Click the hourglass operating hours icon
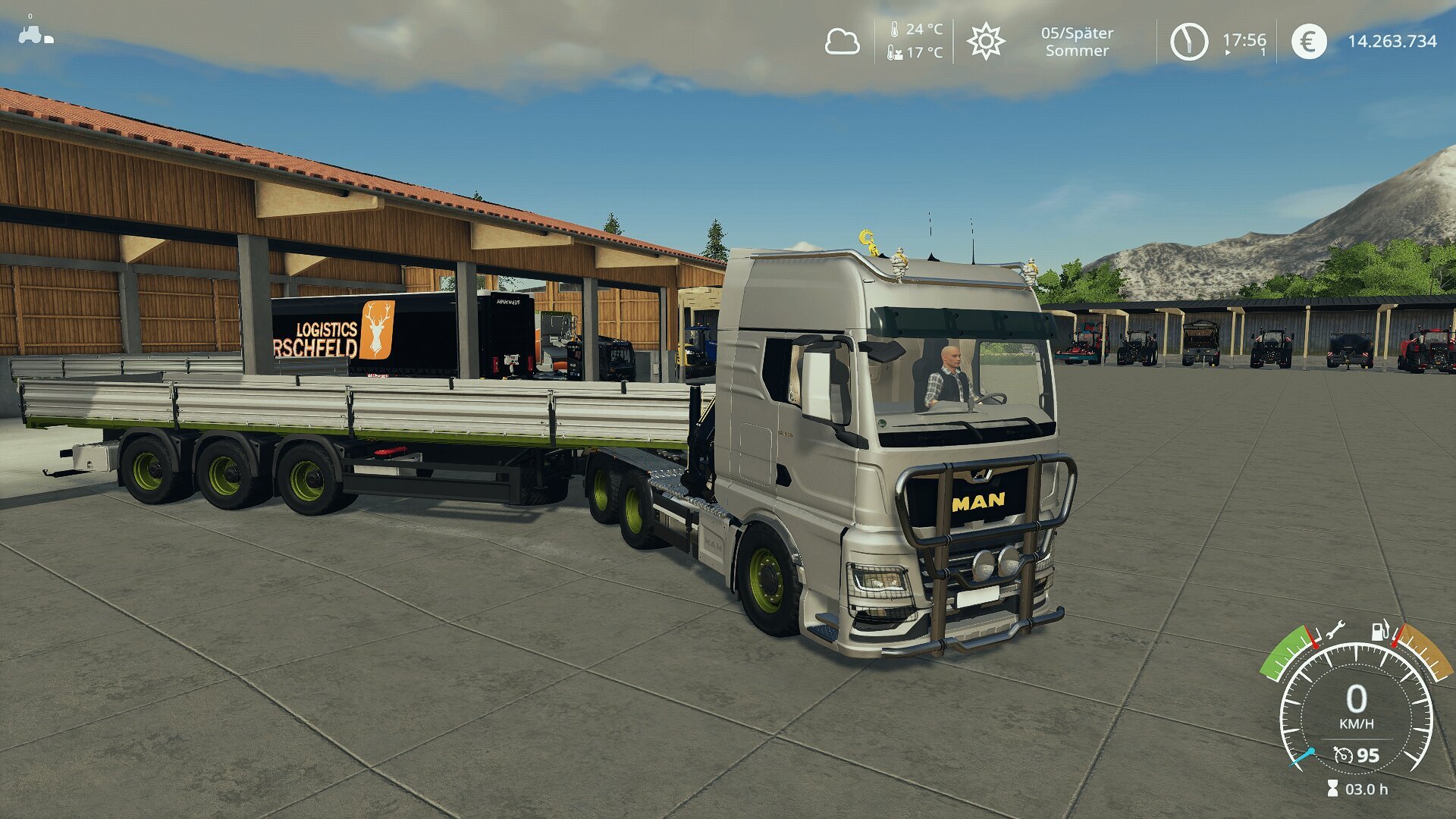Viewport: 1456px width, 819px height. [x=1332, y=789]
